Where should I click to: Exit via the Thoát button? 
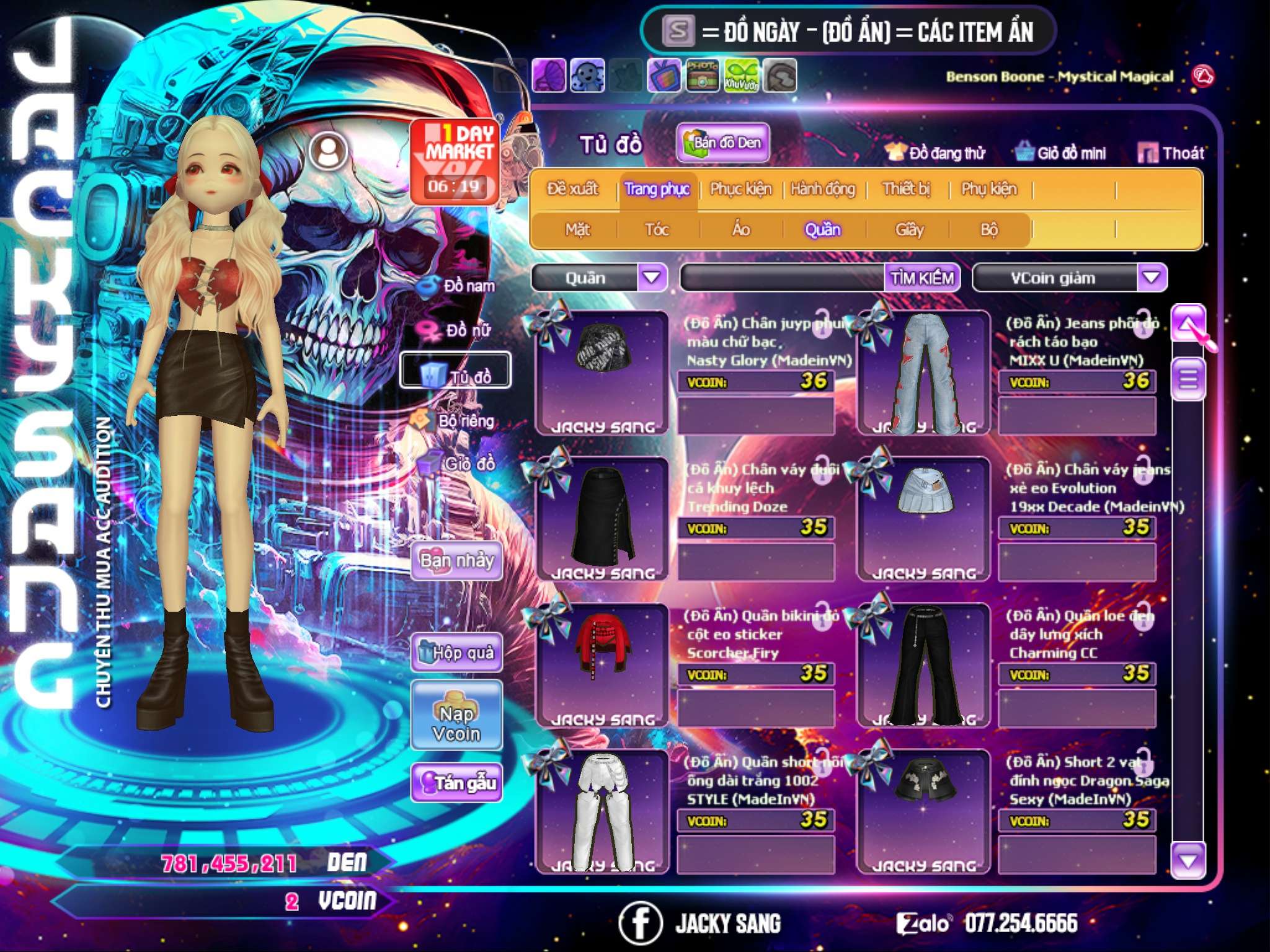(x=1171, y=153)
